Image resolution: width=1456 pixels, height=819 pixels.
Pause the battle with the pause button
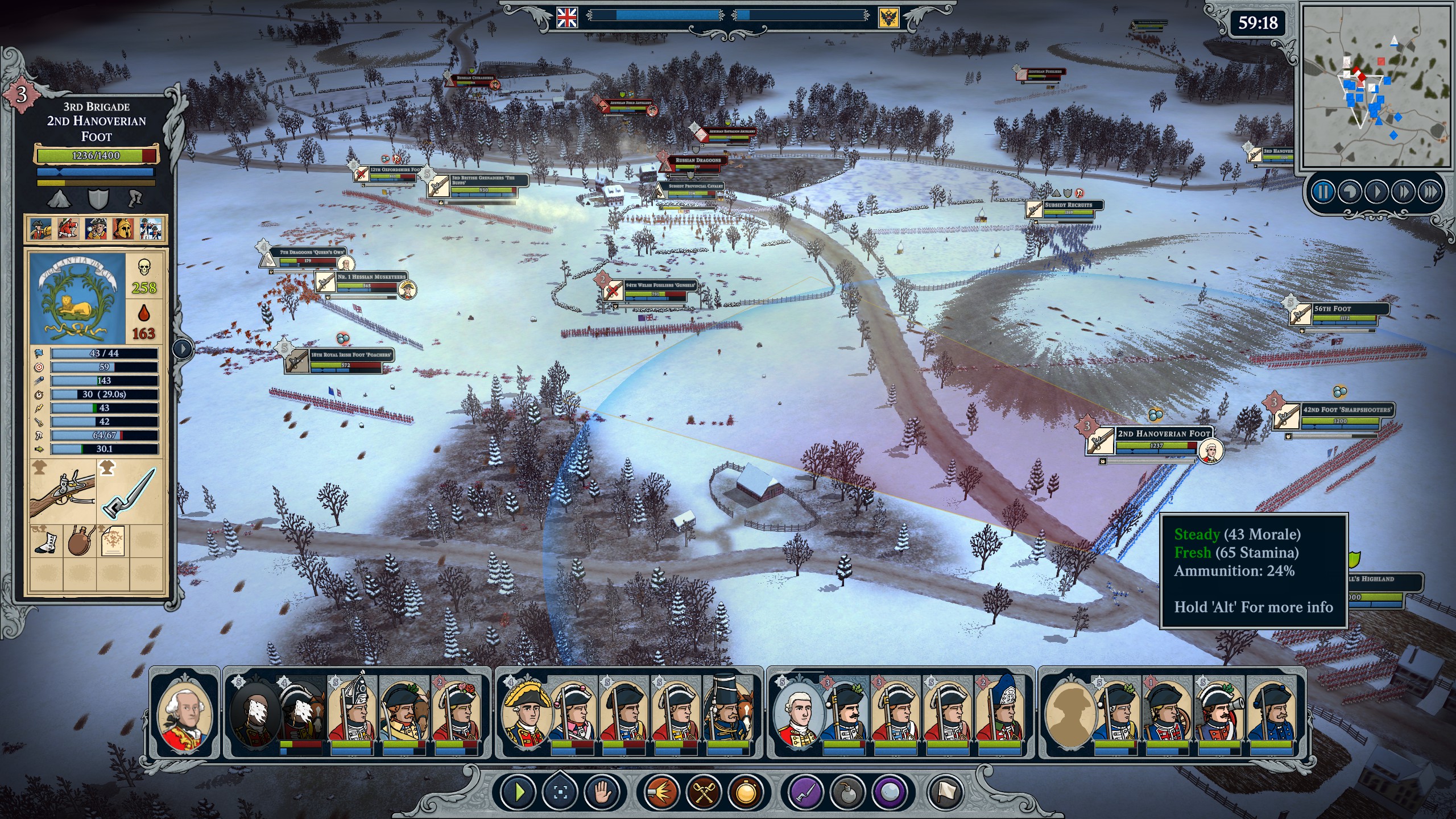tap(1323, 192)
